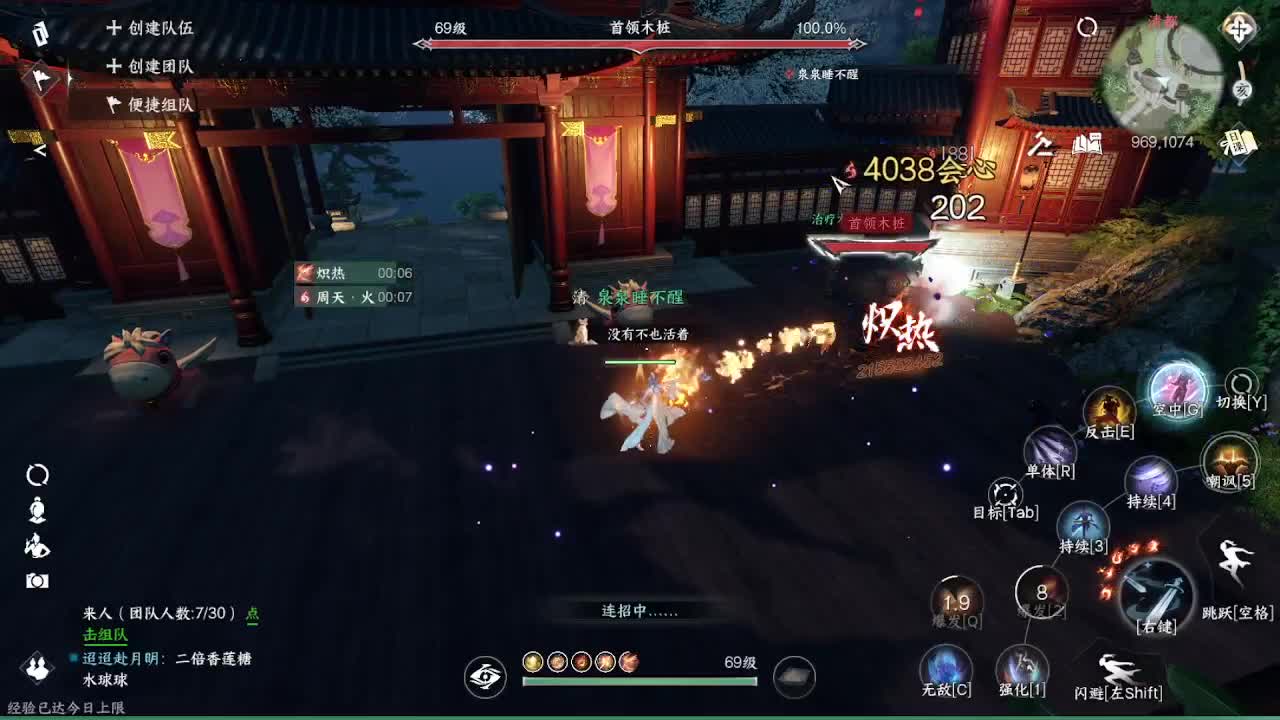The width and height of the screenshot is (1280, 720).
Task: Open the item quick-slot near the XP bar
Action: point(795,677)
